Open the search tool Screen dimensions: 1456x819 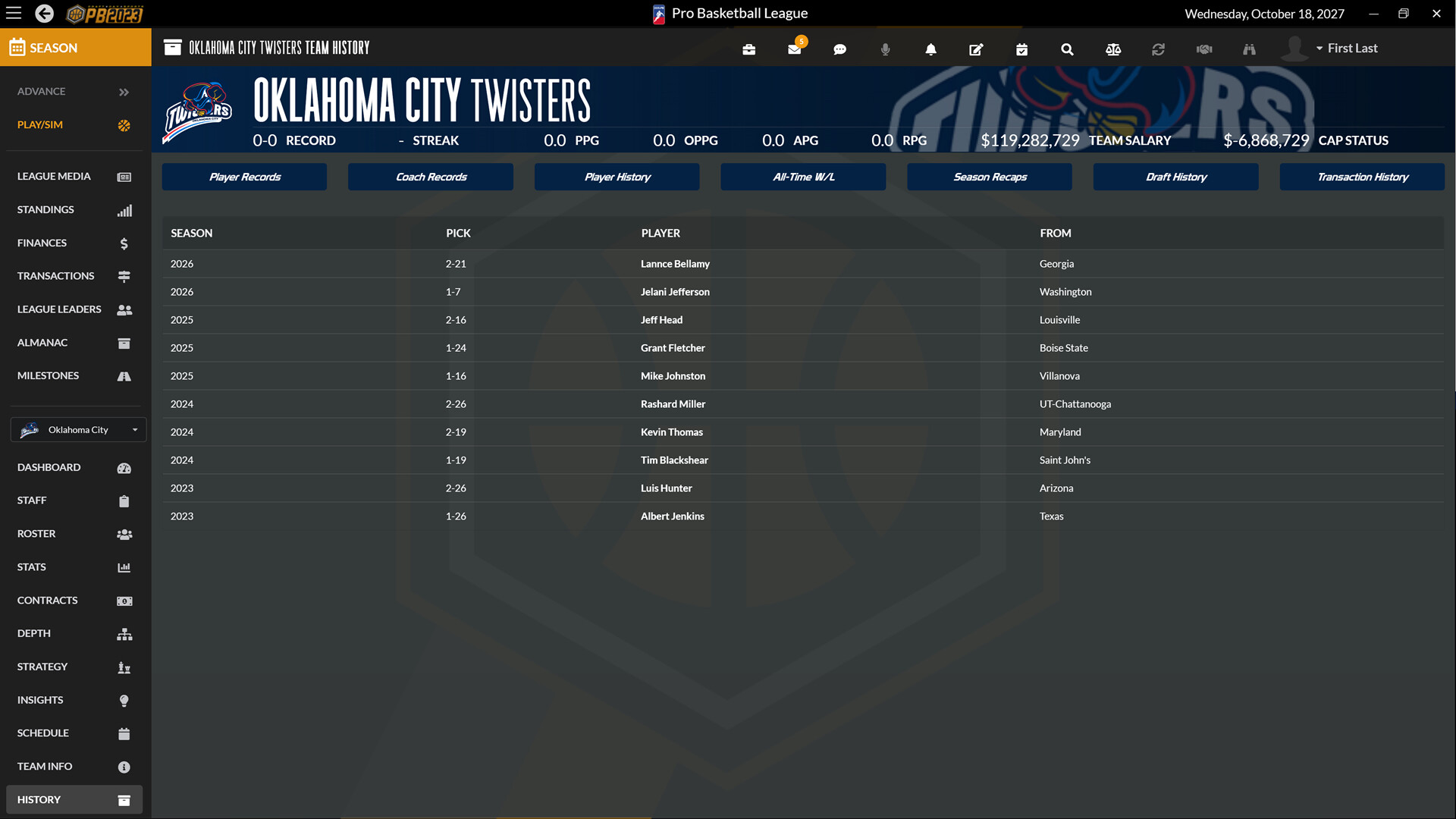(x=1067, y=49)
